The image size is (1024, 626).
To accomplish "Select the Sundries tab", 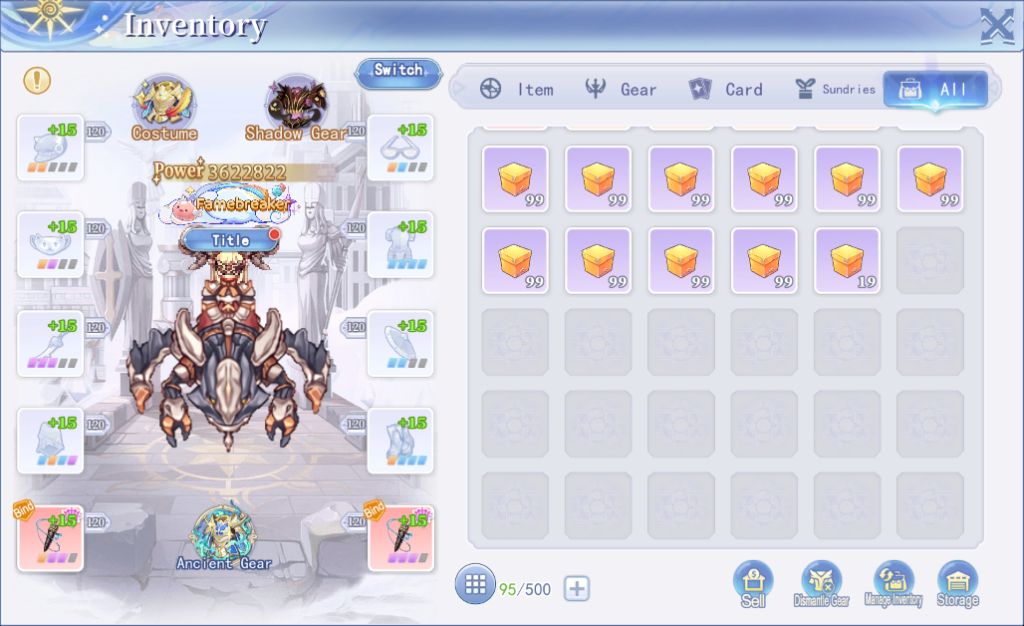I will click(834, 89).
